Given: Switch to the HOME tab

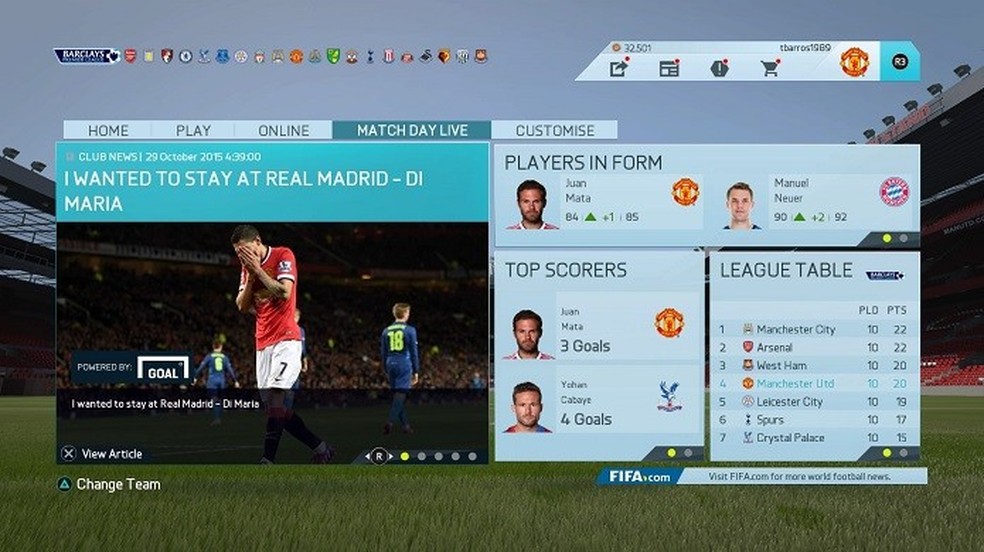Looking at the screenshot, I should tap(108, 130).
